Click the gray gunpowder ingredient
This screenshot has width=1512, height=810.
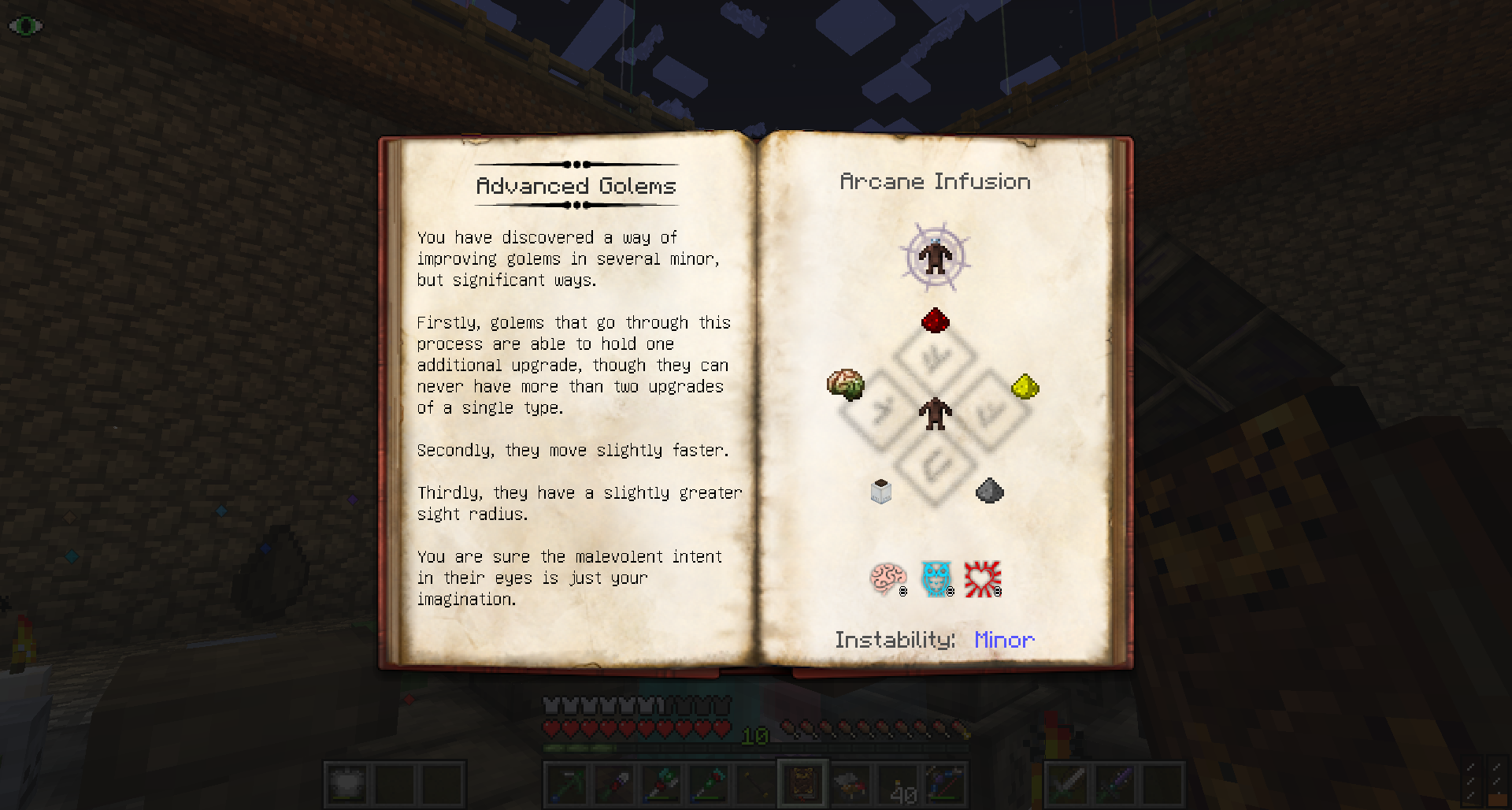pos(989,491)
